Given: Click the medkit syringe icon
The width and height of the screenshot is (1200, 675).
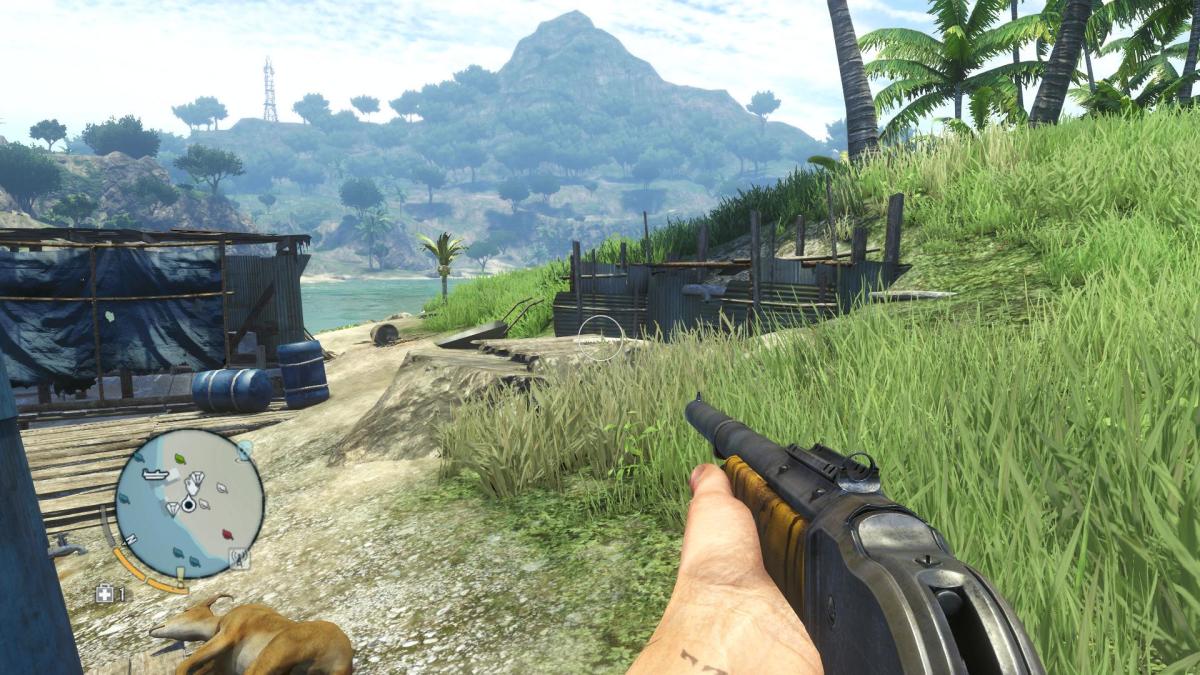Looking at the screenshot, I should tap(105, 593).
